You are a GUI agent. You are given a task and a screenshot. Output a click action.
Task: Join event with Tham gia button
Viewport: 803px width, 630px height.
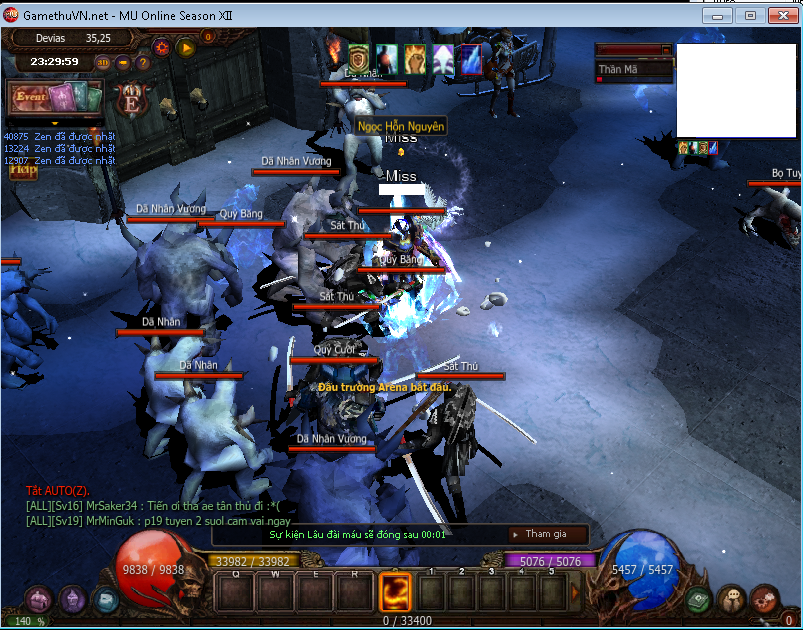[x=545, y=535]
